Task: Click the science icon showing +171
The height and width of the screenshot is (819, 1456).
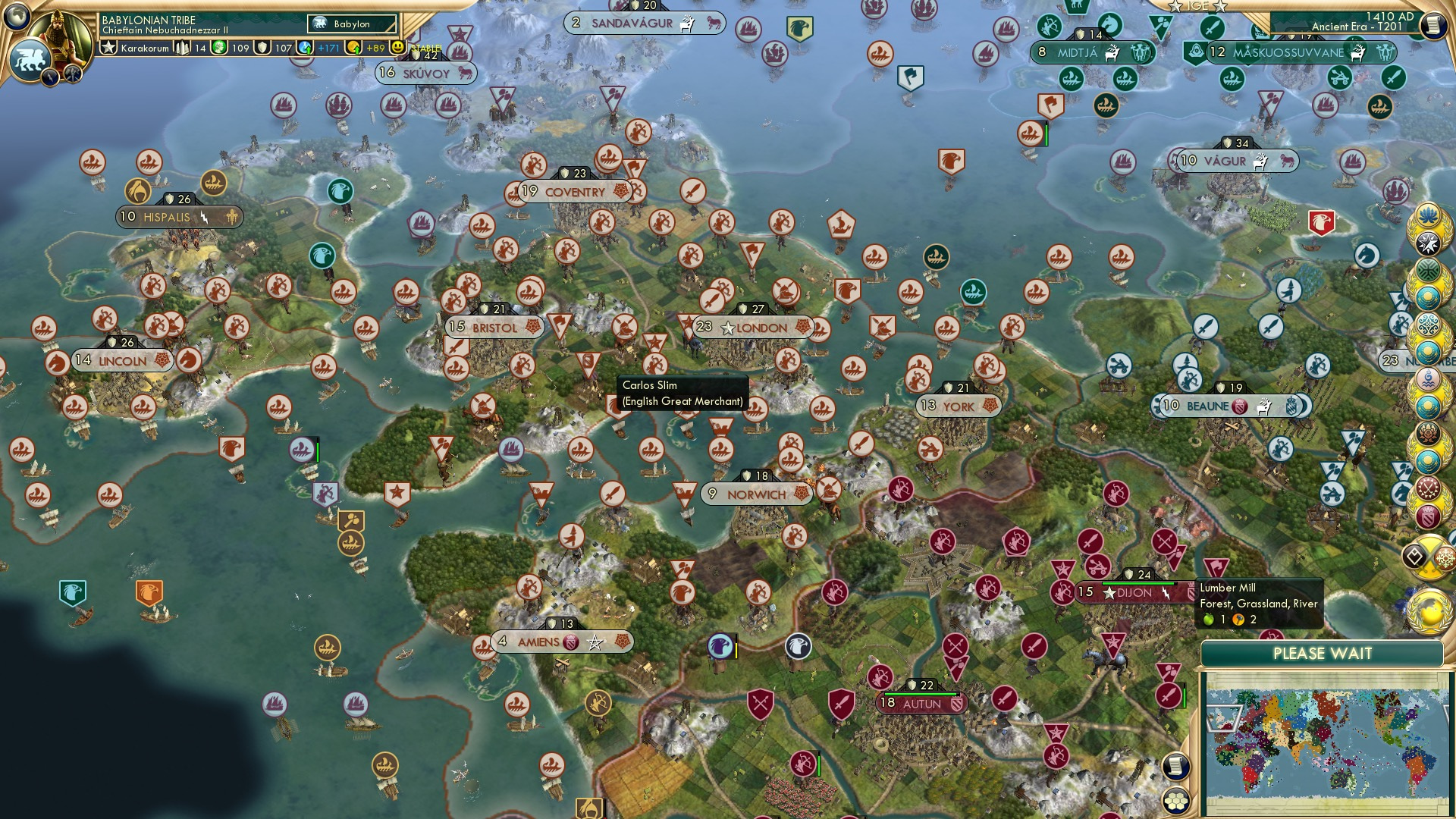Action: coord(304,46)
